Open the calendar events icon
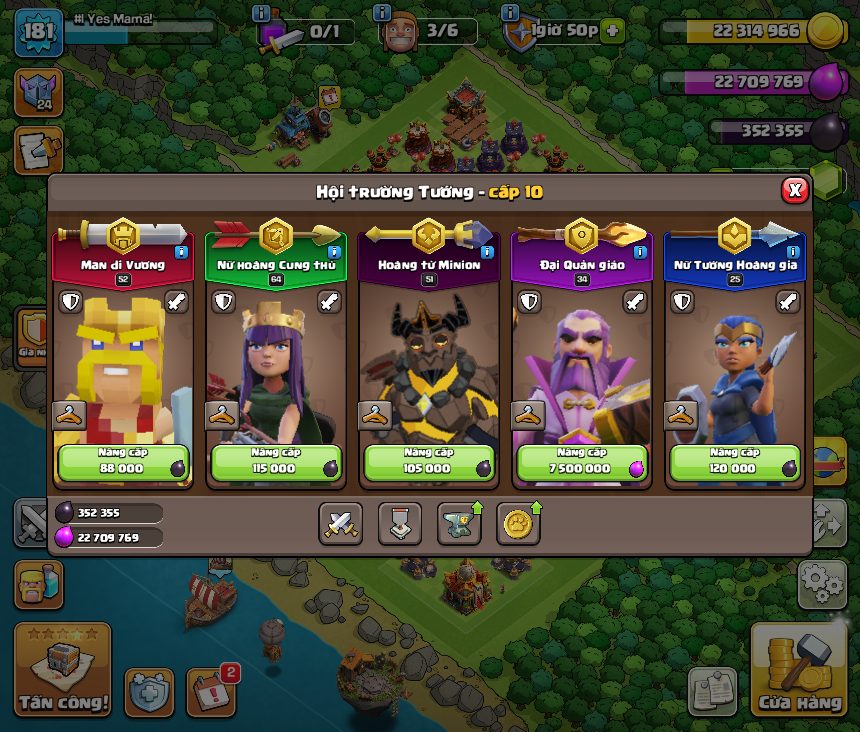The image size is (860, 732). (x=211, y=691)
